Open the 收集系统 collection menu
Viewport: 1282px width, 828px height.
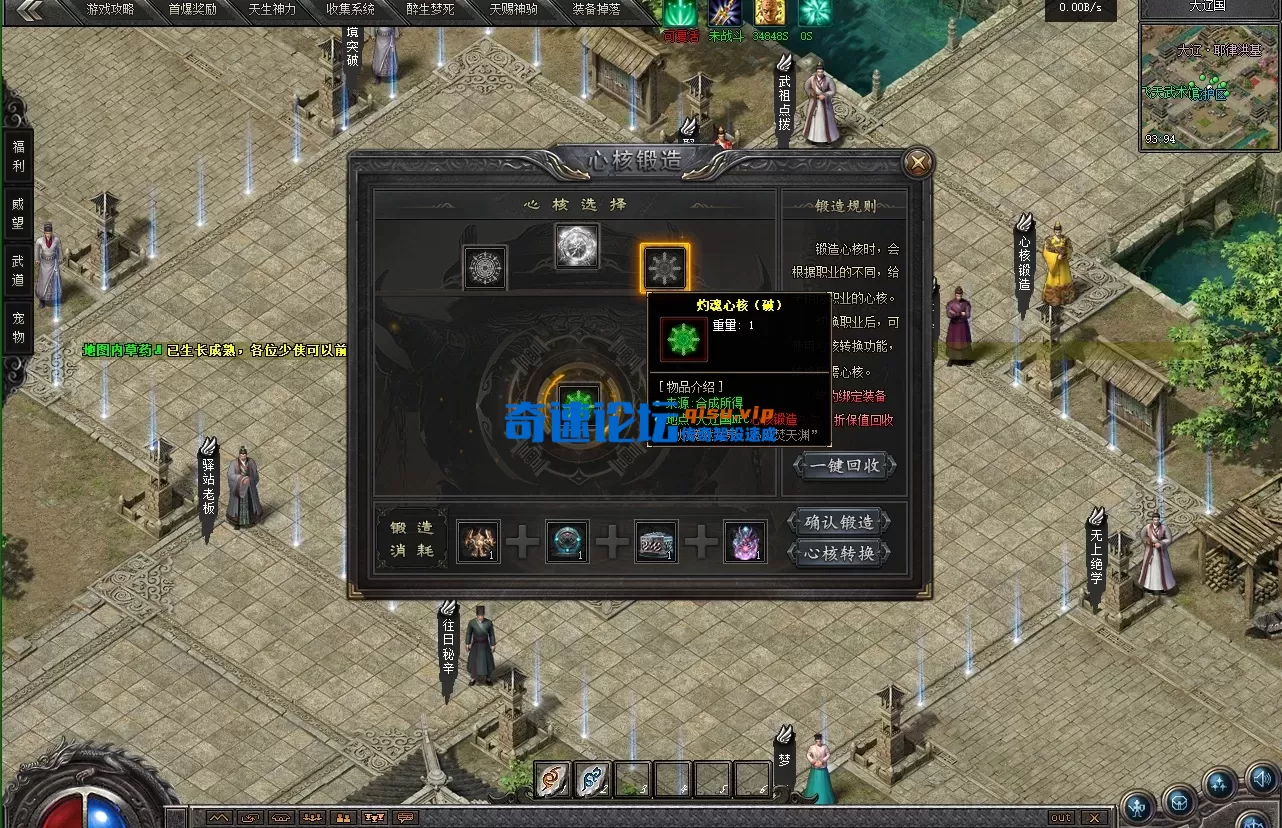pyautogui.click(x=350, y=9)
